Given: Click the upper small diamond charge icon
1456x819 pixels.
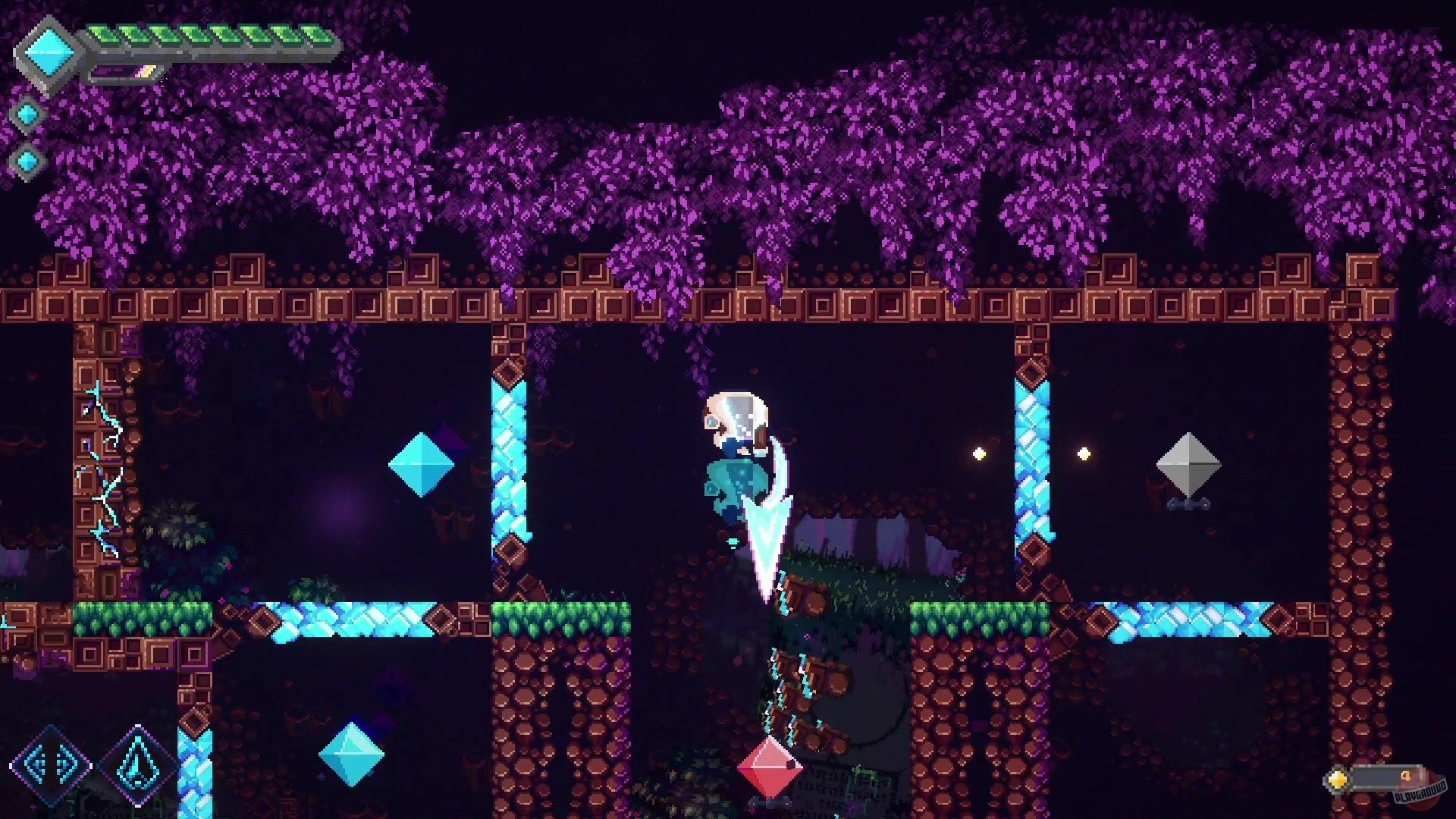Looking at the screenshot, I should (x=28, y=115).
